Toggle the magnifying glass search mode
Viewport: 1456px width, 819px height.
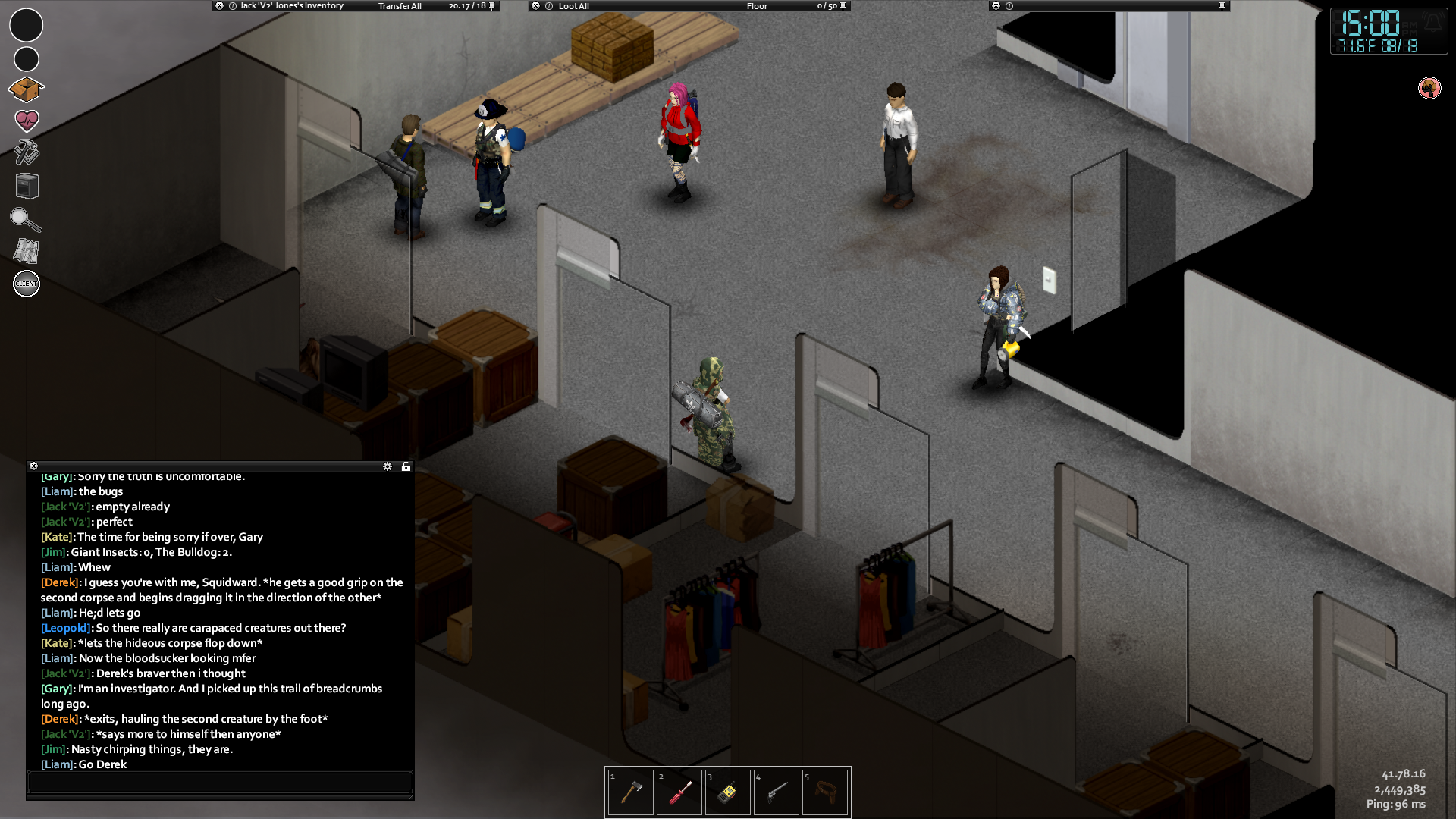(26, 219)
